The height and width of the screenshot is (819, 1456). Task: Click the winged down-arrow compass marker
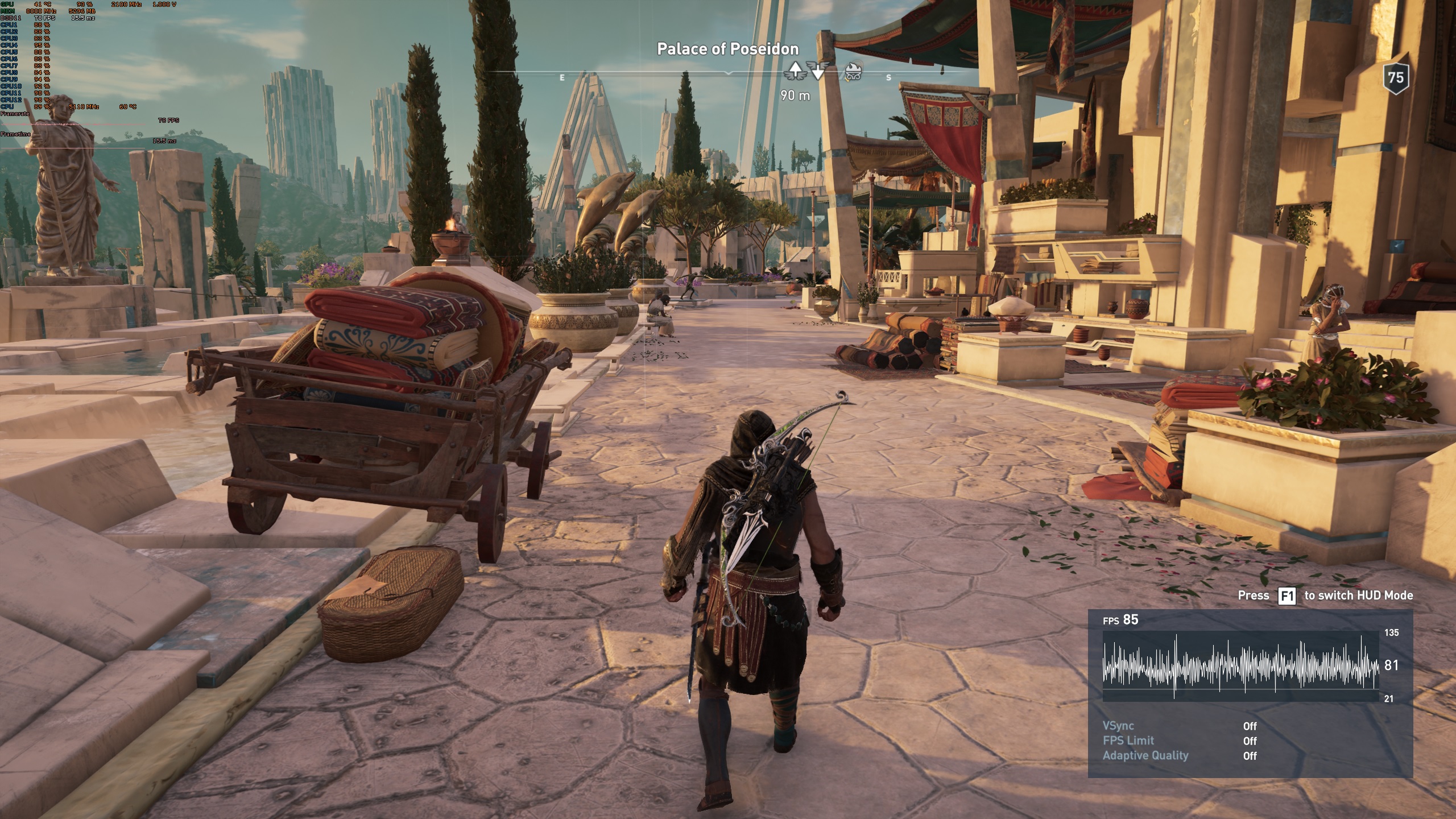tap(818, 71)
